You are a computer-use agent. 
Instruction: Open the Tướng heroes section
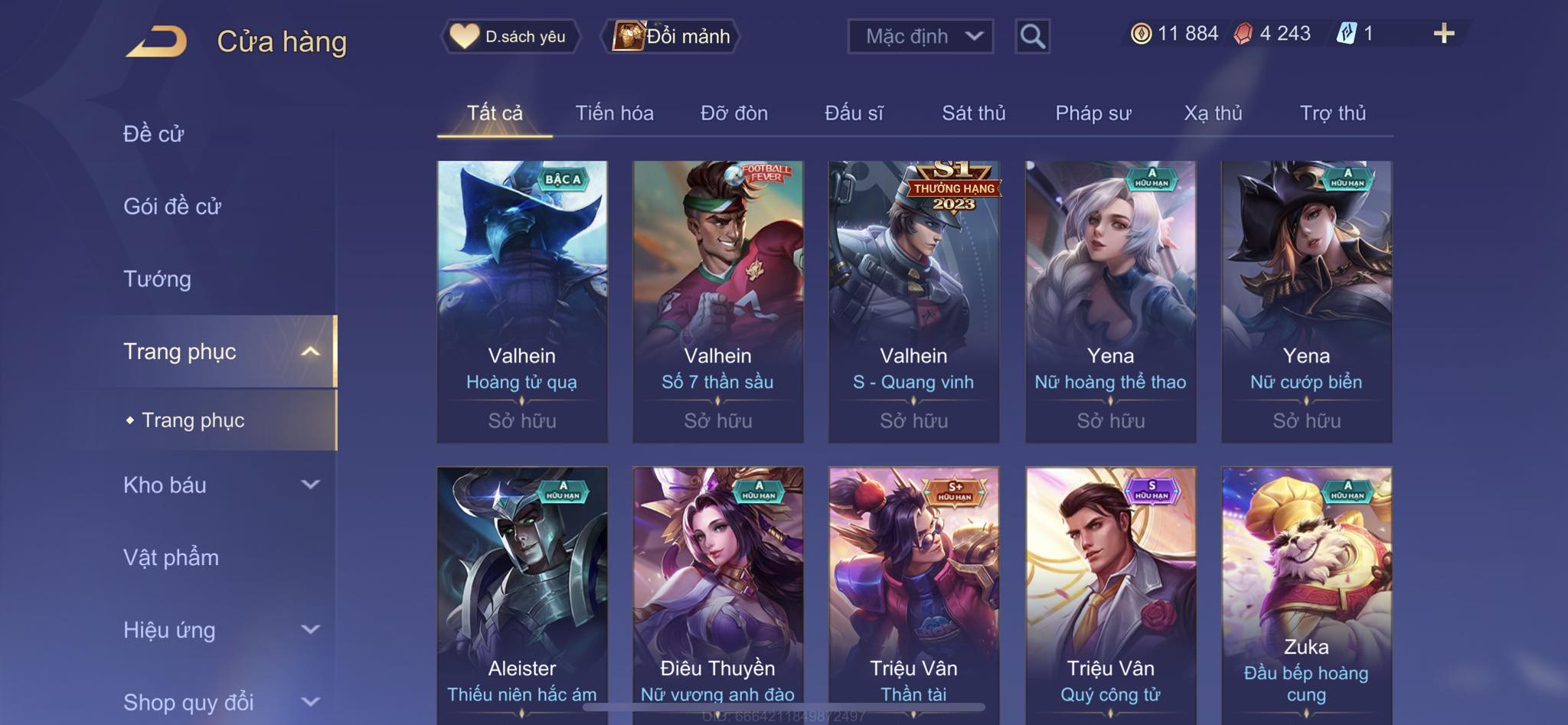(157, 279)
